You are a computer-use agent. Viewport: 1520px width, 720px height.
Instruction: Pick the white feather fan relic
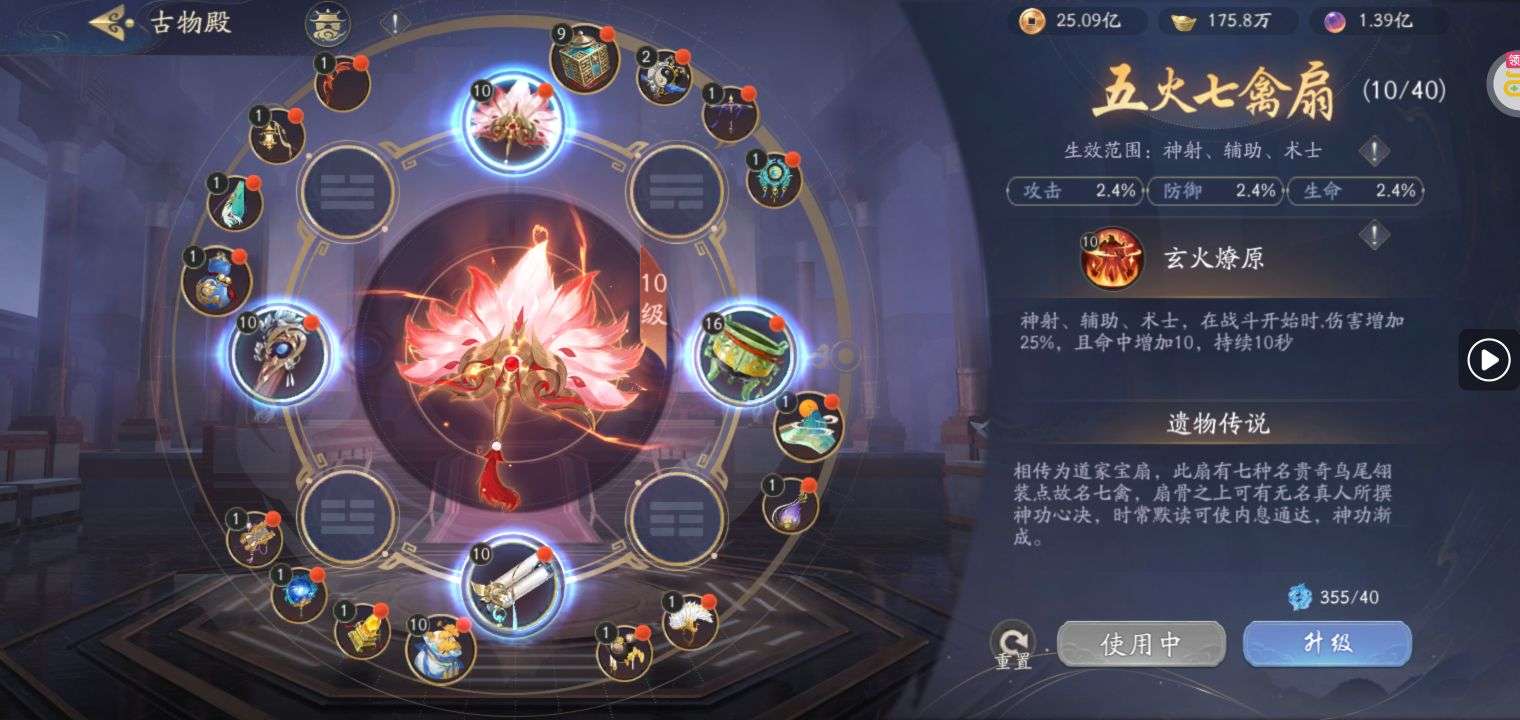click(690, 621)
